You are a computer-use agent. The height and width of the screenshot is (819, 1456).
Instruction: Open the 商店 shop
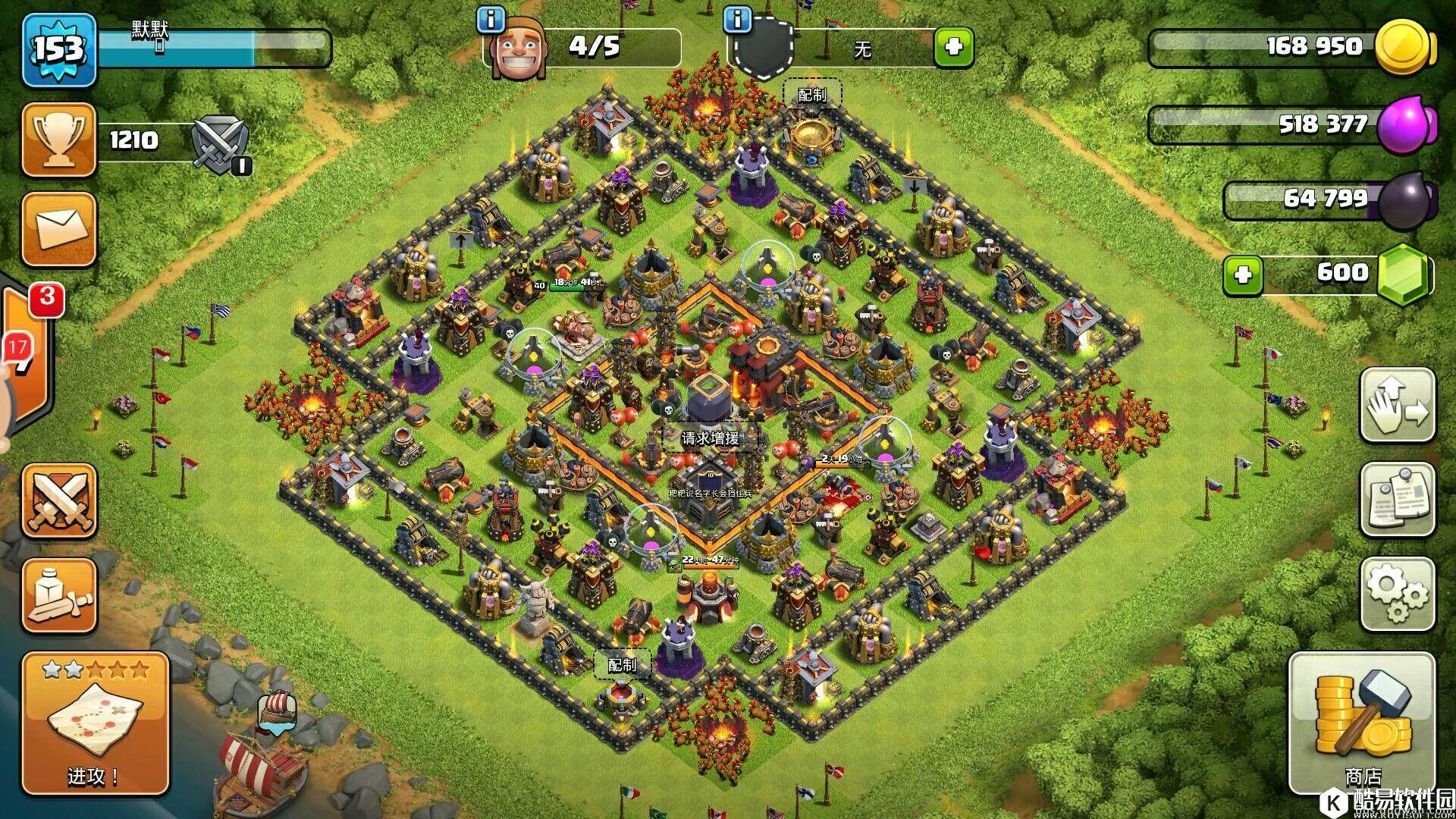tap(1362, 723)
